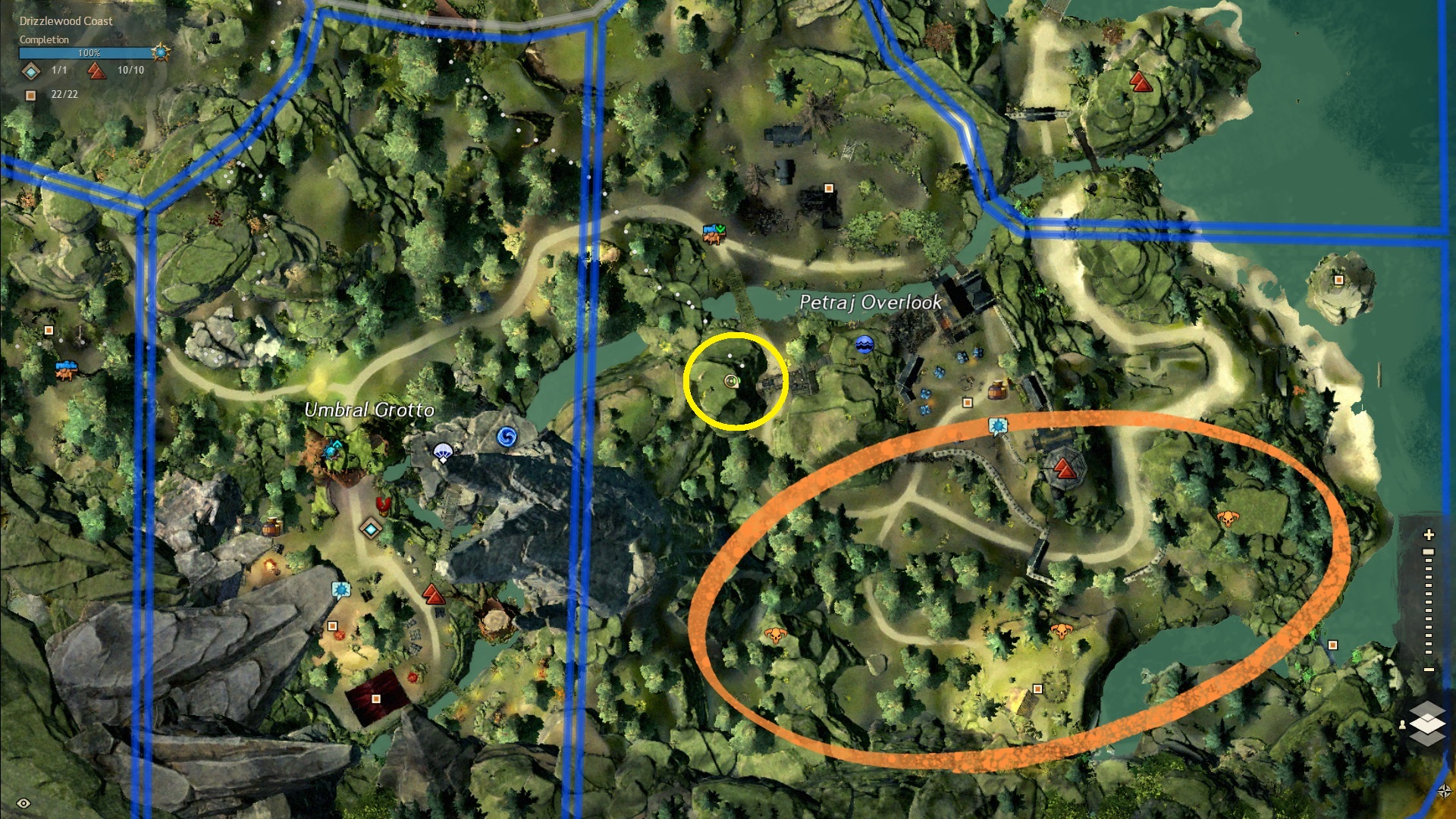1456x819 pixels.
Task: Toggle the eye icon map visibility options
Action: [24, 803]
